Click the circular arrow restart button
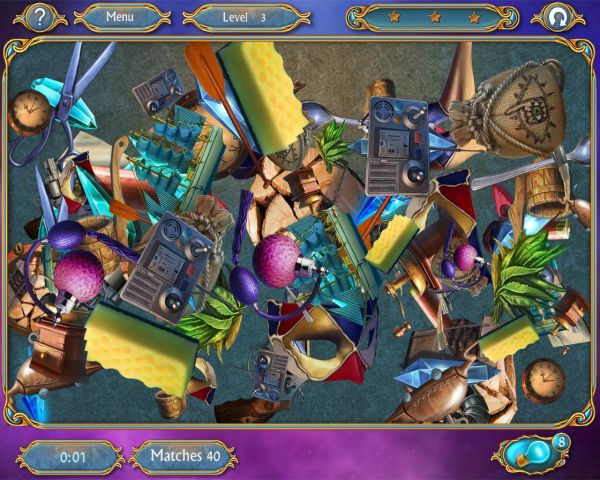 552,17
